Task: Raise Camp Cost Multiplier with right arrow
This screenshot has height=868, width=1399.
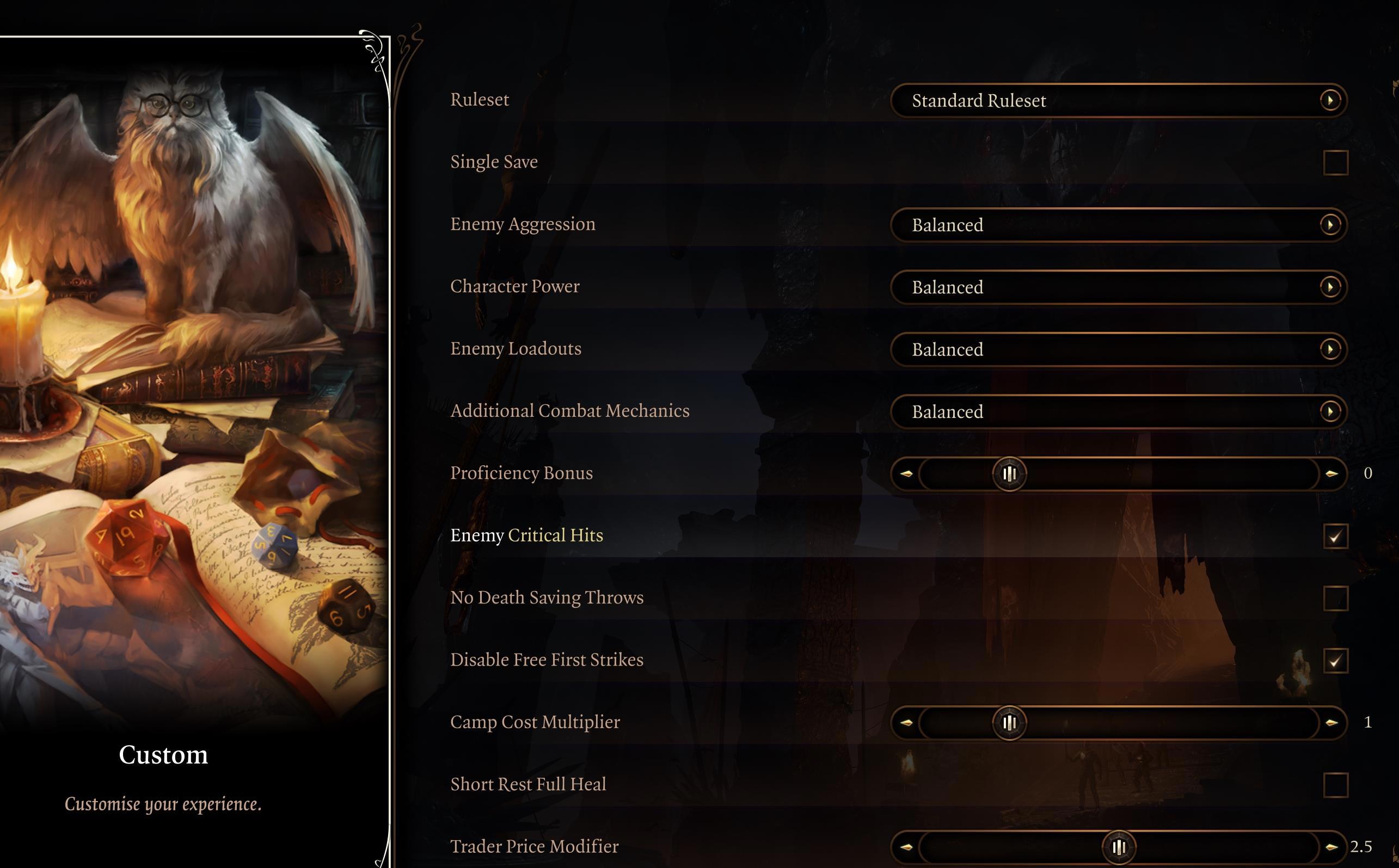Action: click(1331, 722)
